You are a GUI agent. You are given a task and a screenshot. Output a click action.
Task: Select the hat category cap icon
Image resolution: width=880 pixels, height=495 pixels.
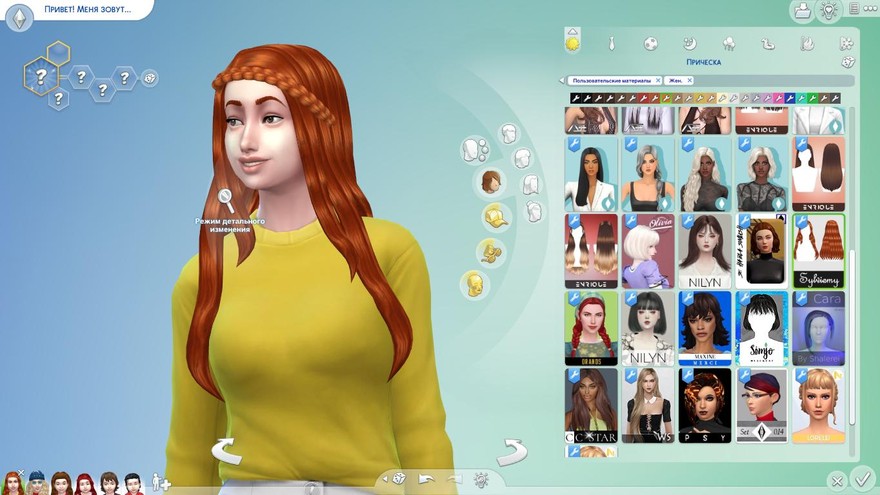pyautogui.click(x=494, y=217)
